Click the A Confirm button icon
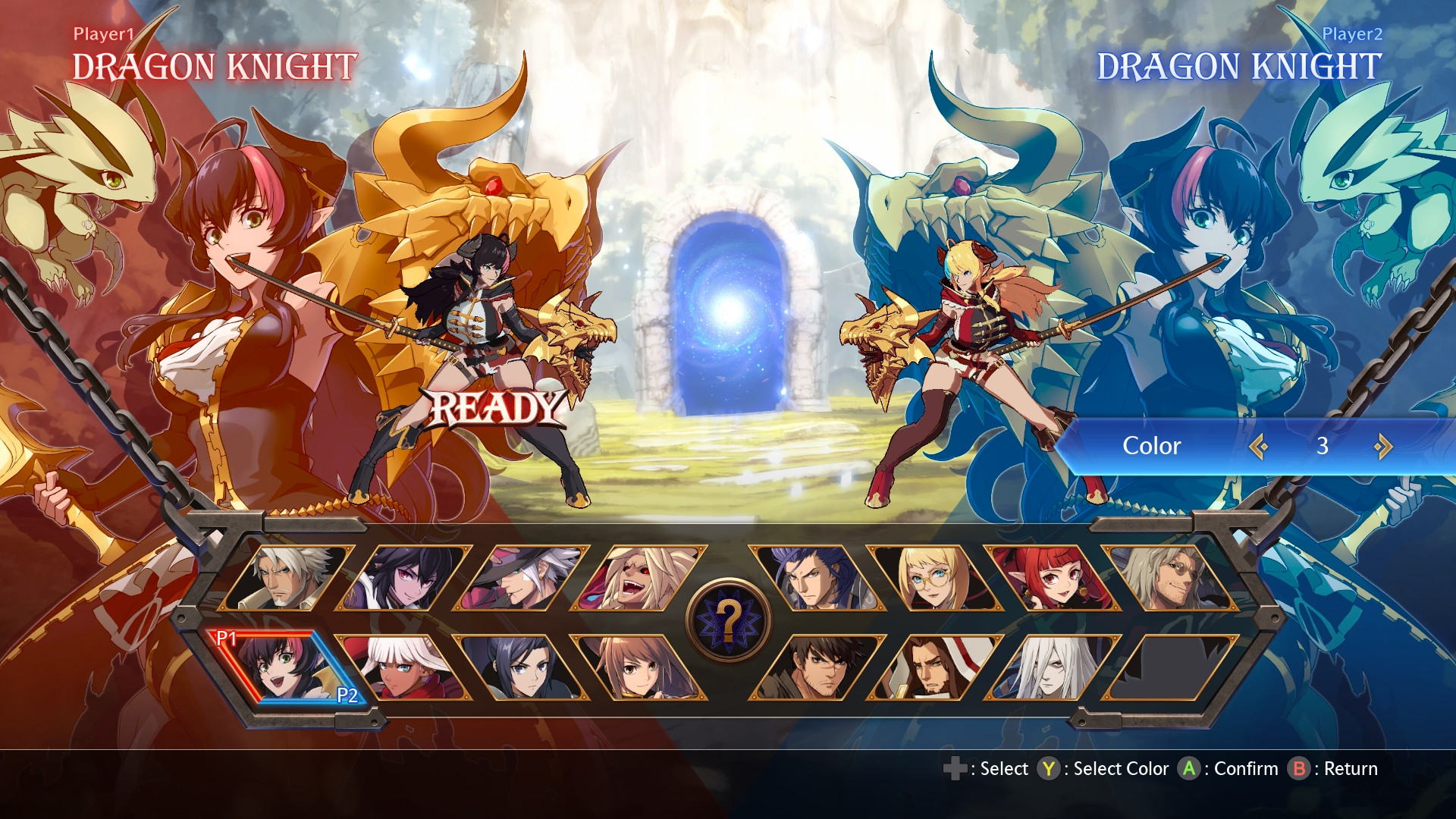Screen dimensions: 1456x819 1189,768
